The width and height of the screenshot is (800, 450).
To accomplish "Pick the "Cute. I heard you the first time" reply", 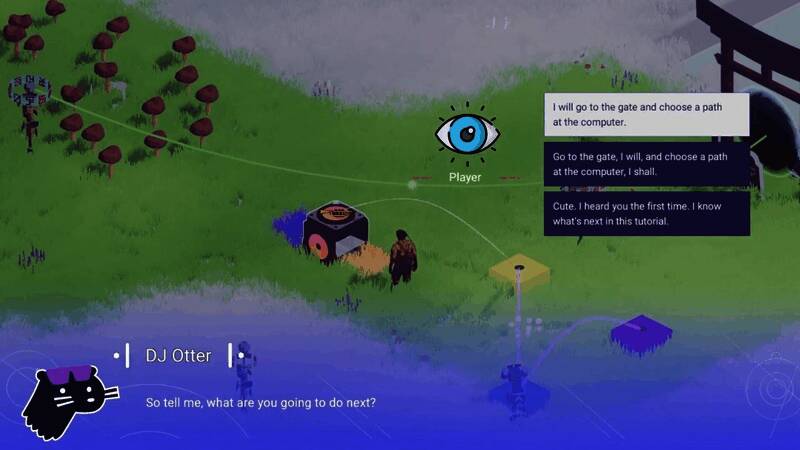I will coord(646,213).
